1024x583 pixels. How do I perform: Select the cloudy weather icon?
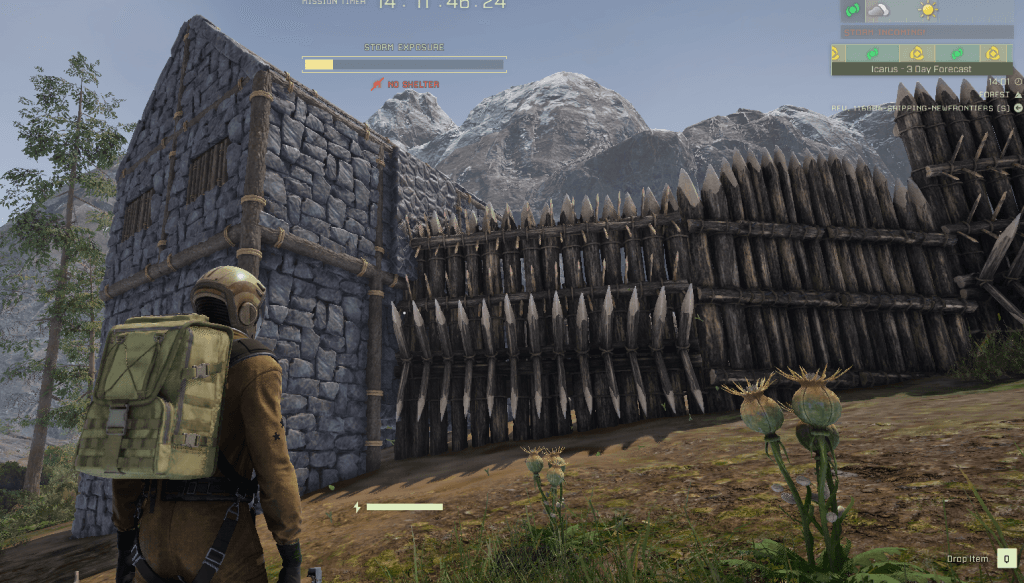coord(878,11)
